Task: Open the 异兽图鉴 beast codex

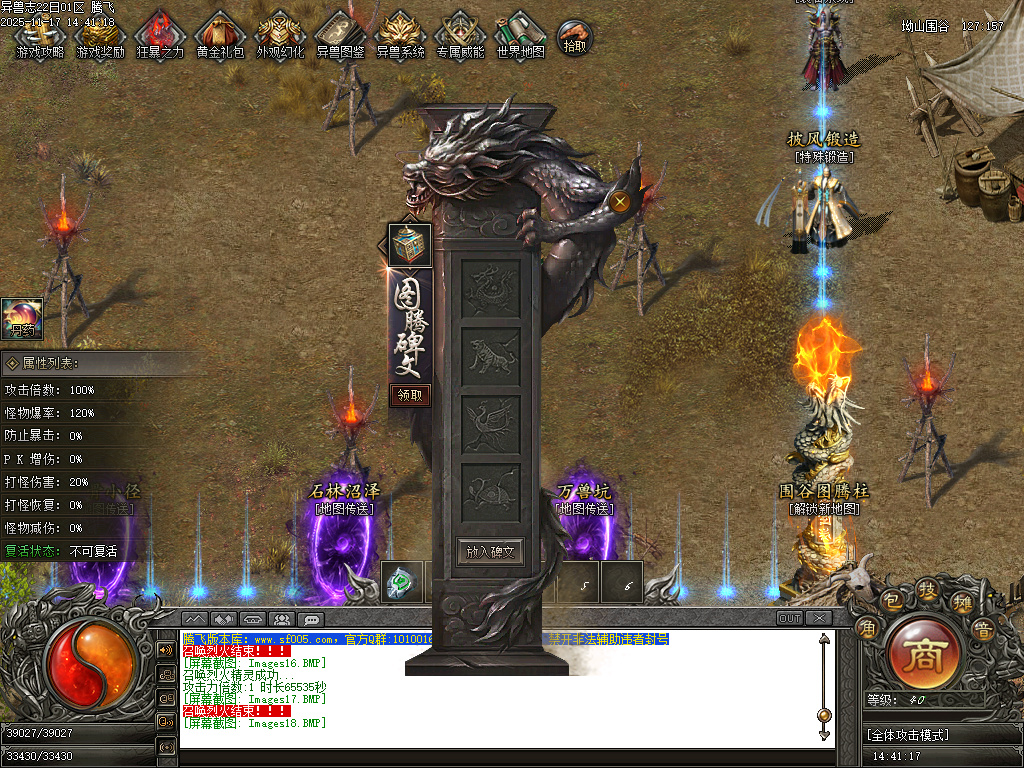Action: pyautogui.click(x=340, y=34)
